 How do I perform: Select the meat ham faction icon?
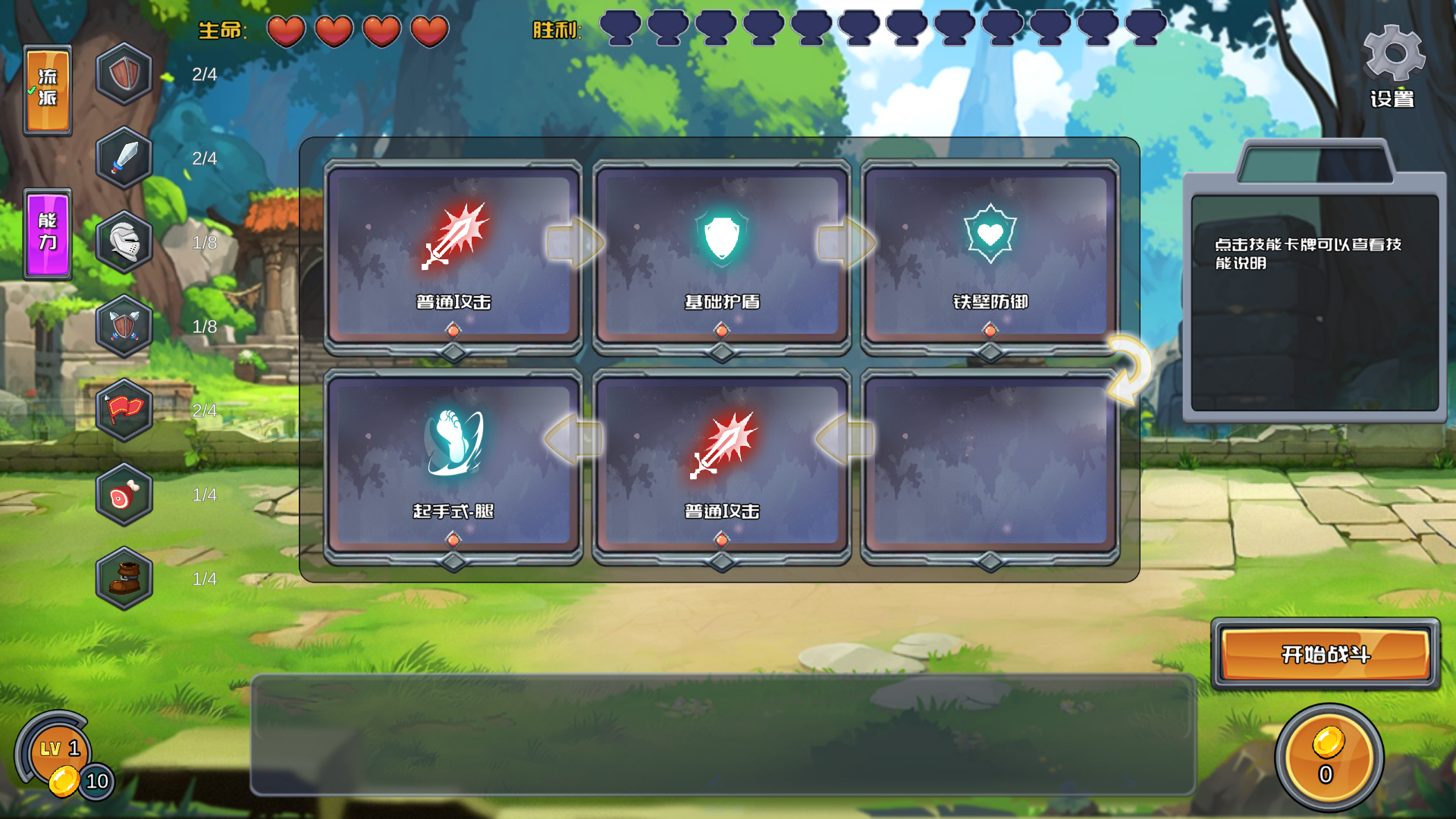tap(124, 495)
